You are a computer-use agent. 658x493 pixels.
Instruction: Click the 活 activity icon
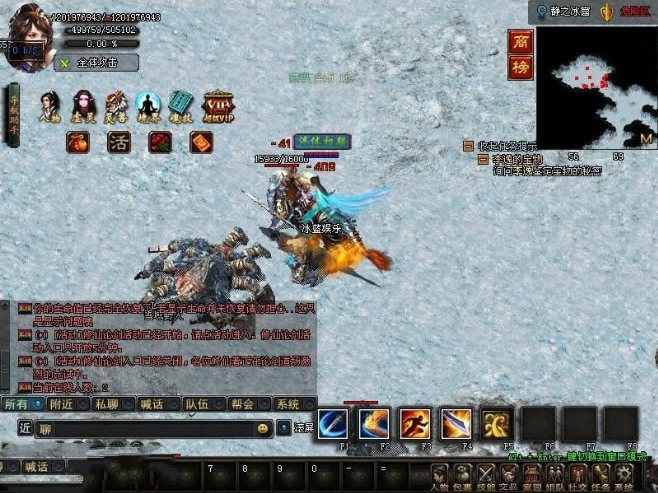[118, 142]
